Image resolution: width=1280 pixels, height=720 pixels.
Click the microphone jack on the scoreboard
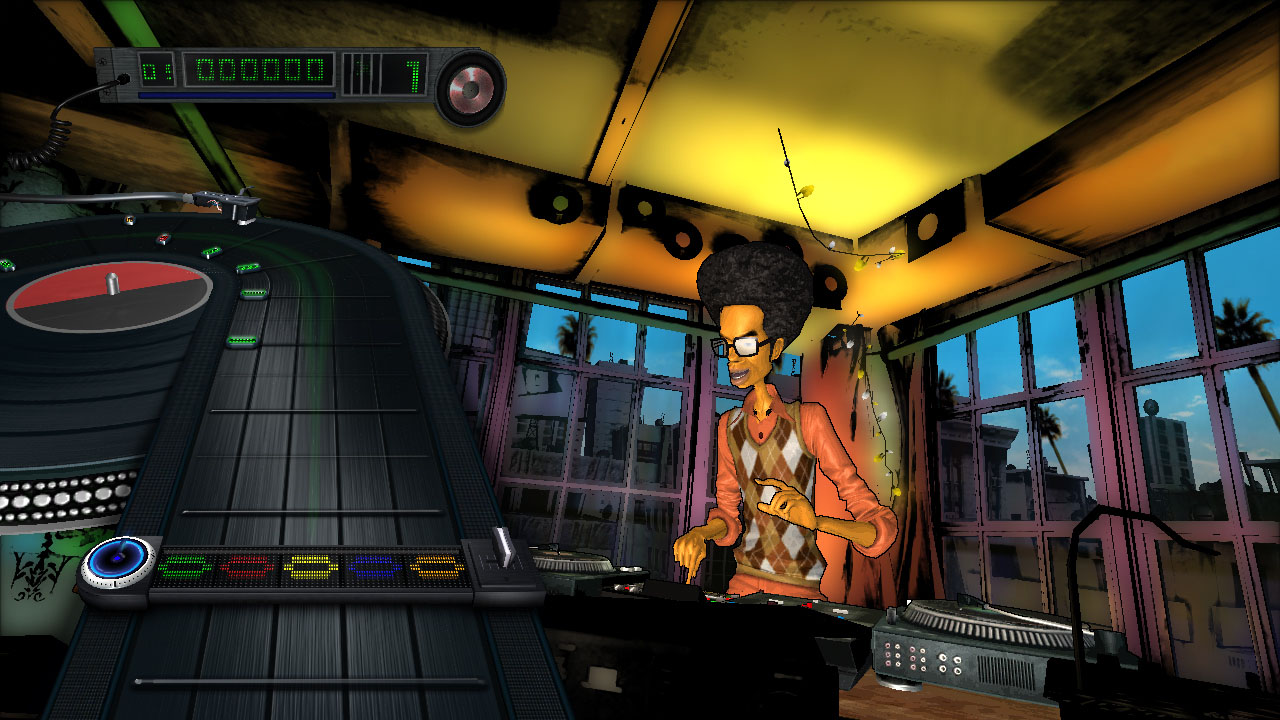124,77
